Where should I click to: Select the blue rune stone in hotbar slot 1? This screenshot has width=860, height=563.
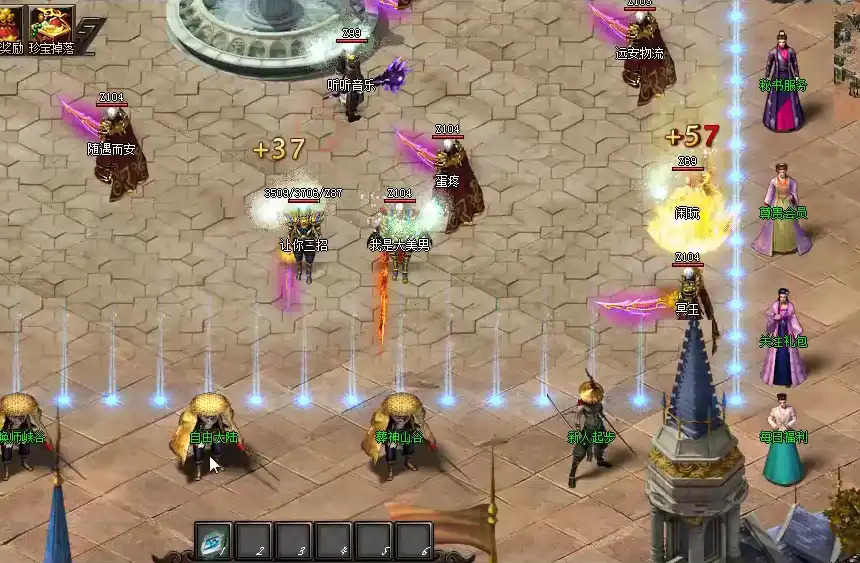point(213,540)
